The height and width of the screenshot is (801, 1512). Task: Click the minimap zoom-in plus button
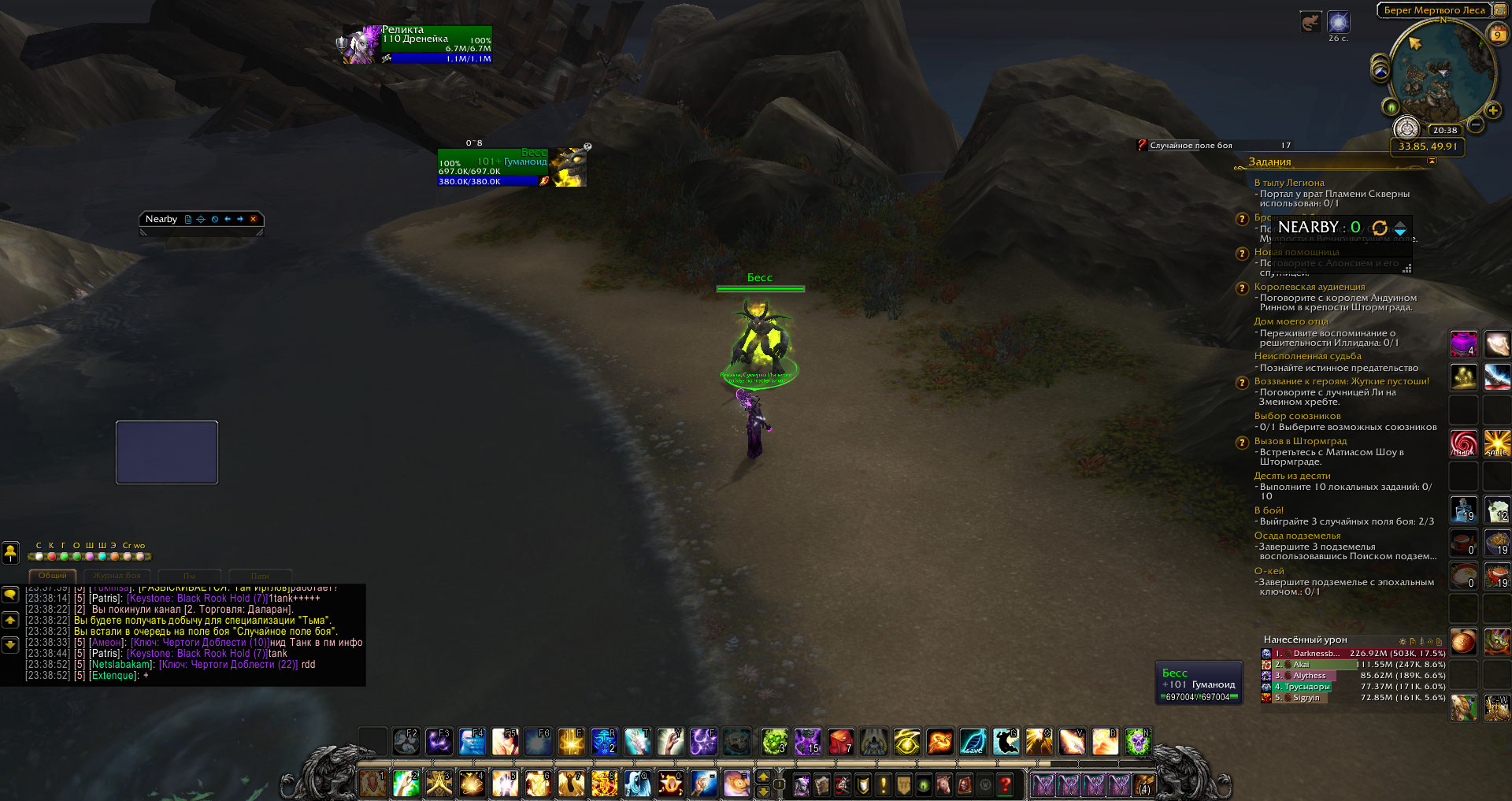click(x=1492, y=110)
